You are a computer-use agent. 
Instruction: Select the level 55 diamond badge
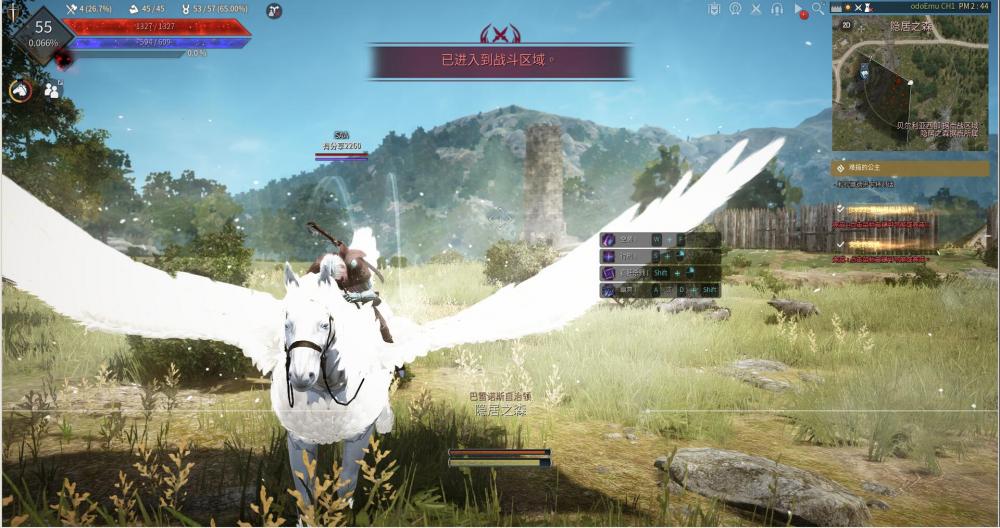point(42,34)
